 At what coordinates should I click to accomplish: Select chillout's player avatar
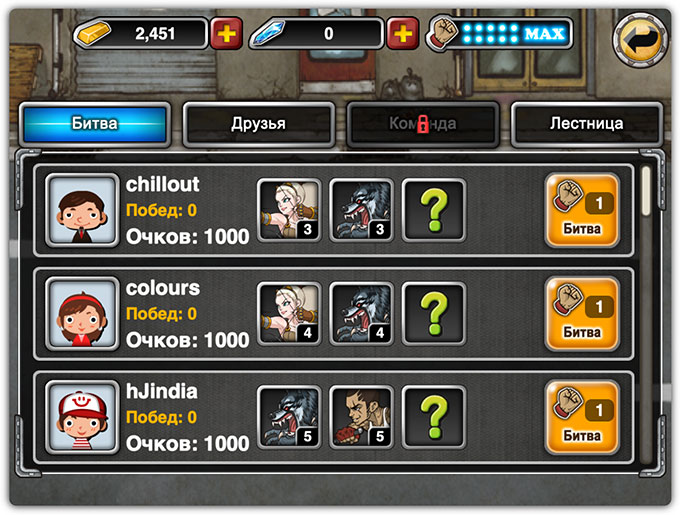(82, 210)
